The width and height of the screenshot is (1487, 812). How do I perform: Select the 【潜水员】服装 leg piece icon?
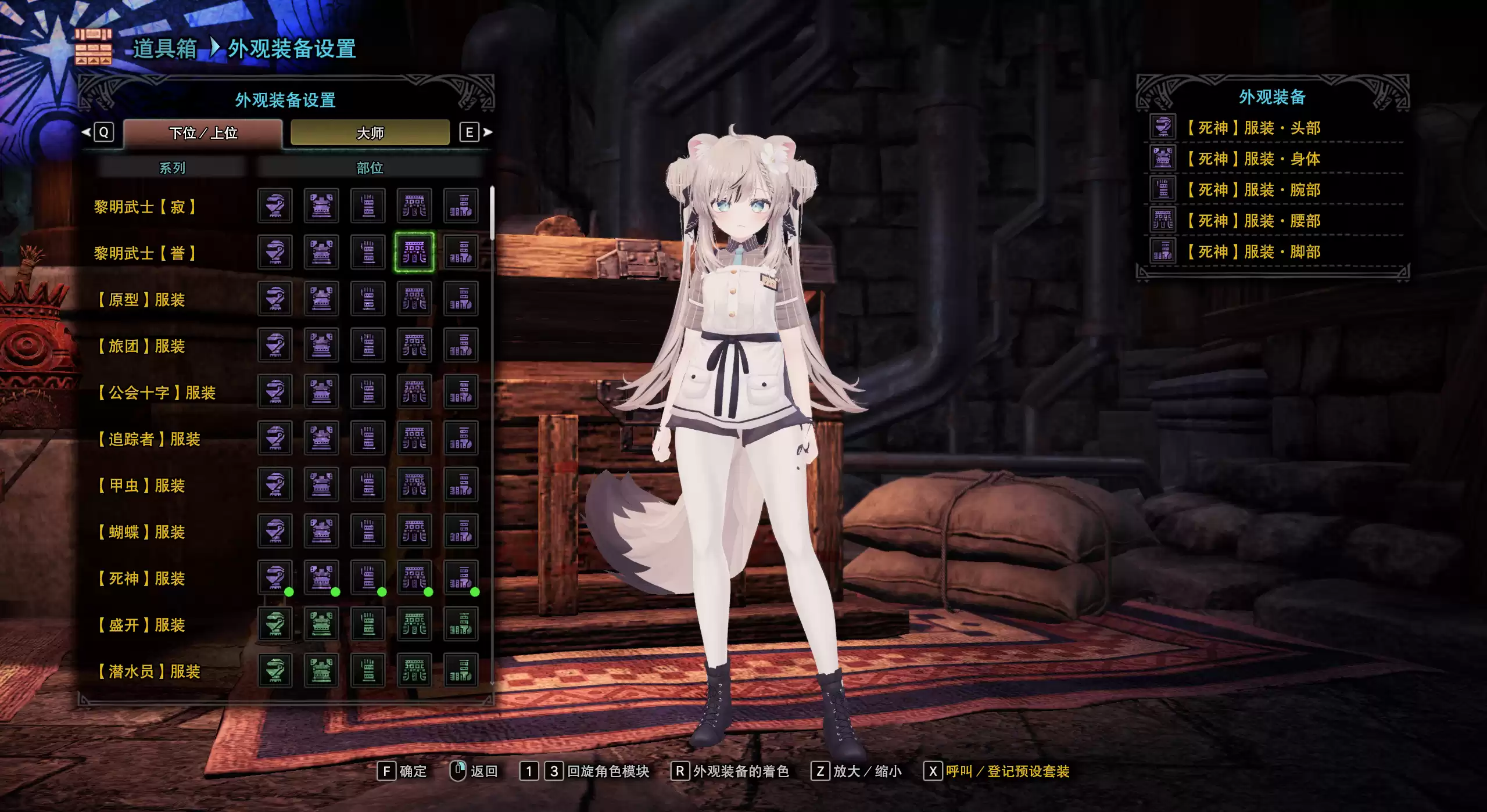click(x=461, y=670)
